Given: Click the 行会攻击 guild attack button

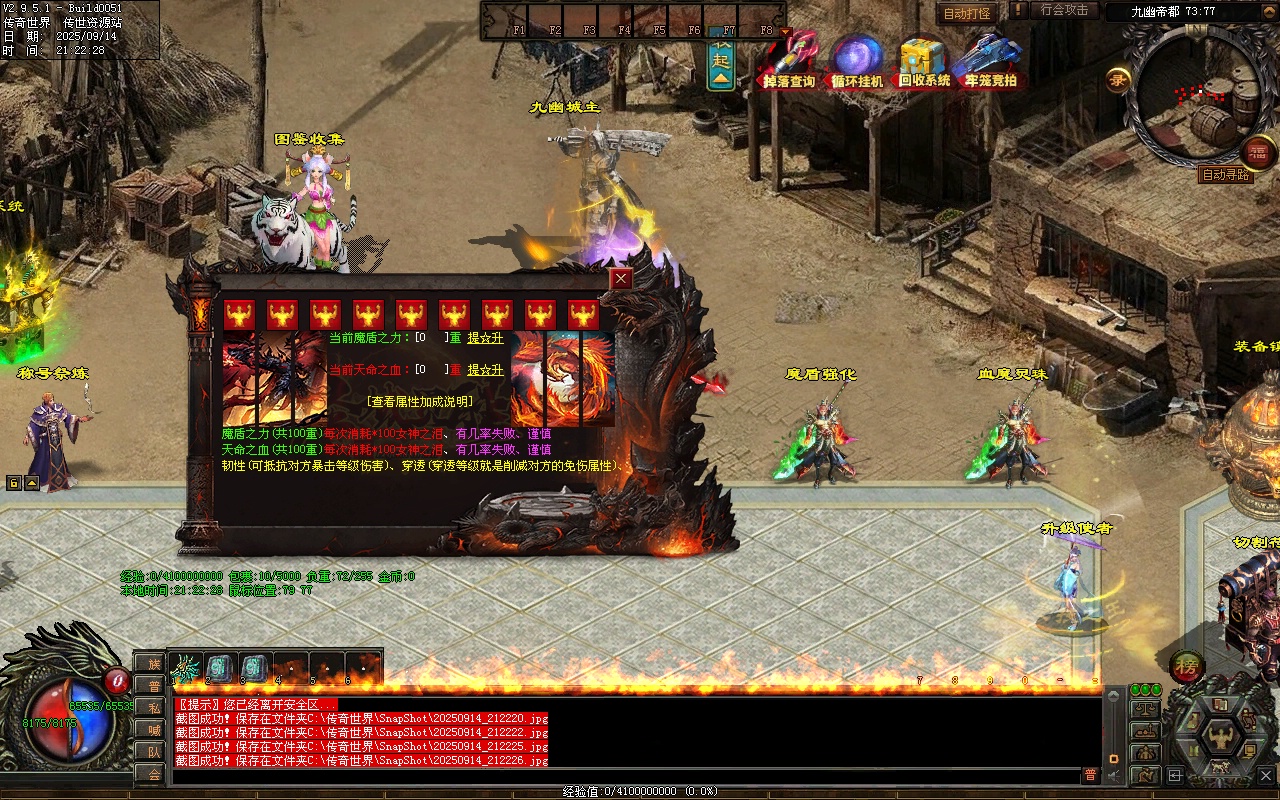Looking at the screenshot, I should click(1064, 10).
